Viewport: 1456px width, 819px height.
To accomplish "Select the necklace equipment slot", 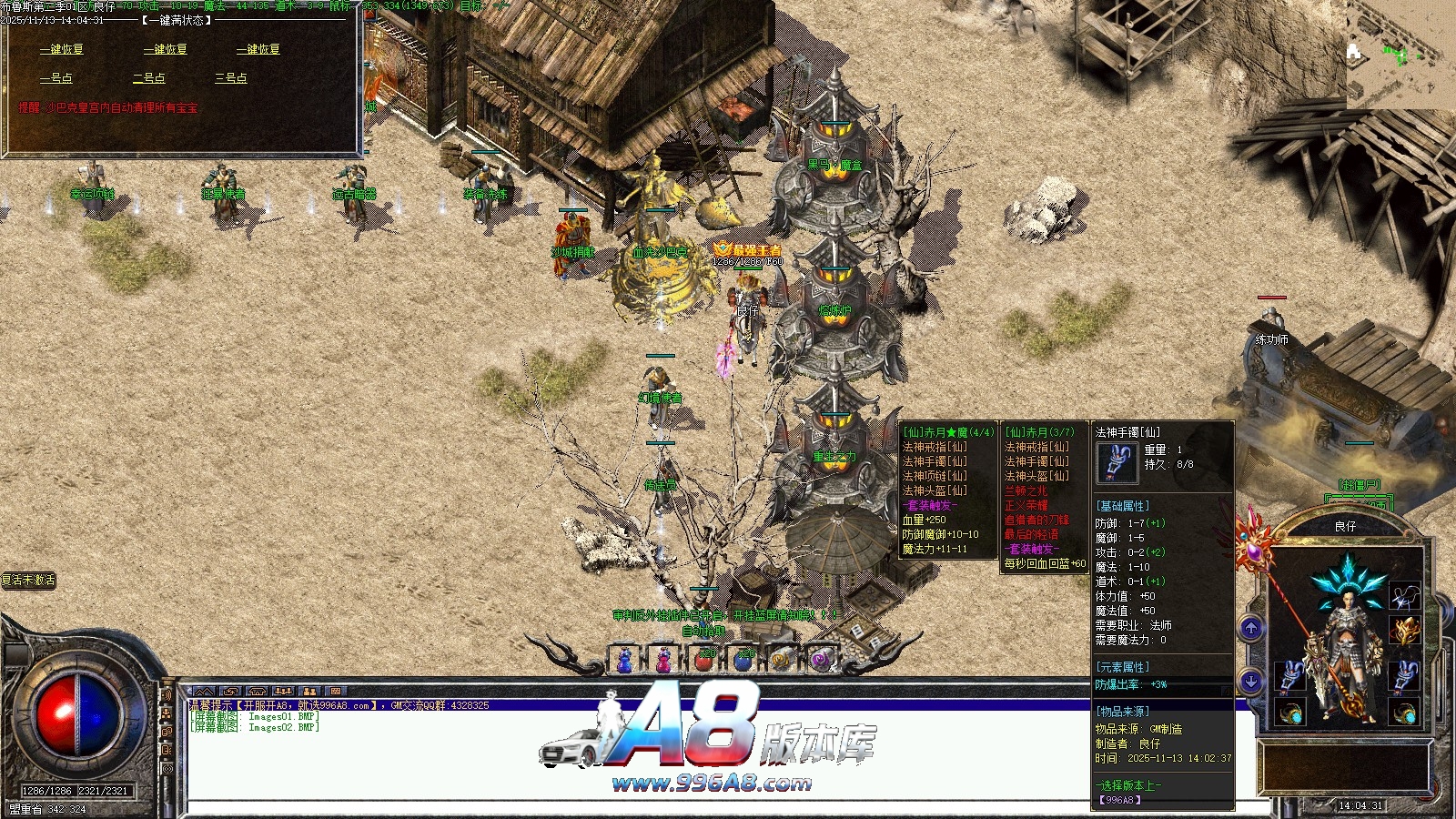I will tap(1404, 596).
